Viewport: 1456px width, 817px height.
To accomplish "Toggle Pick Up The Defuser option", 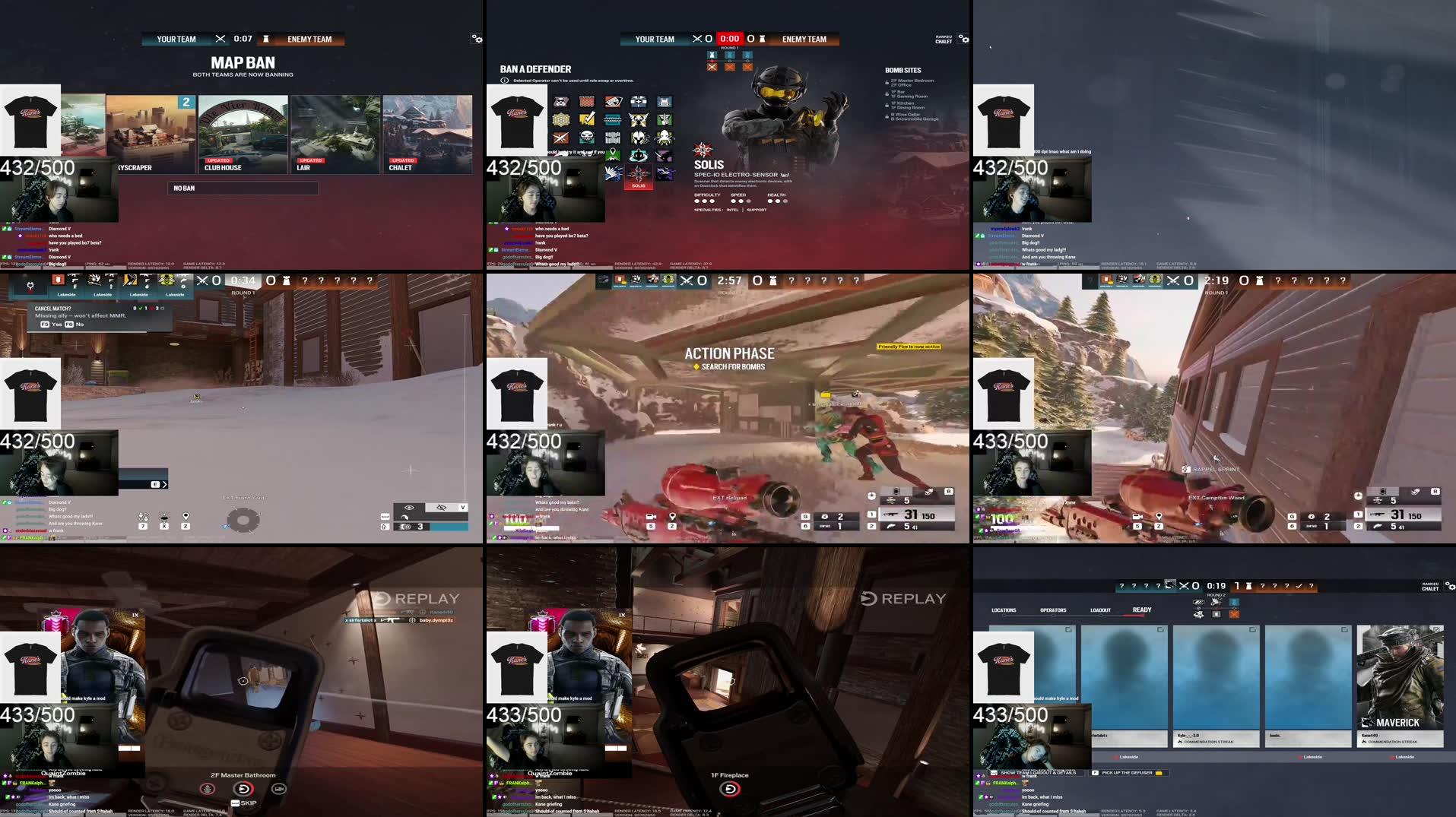I will pos(1128,773).
